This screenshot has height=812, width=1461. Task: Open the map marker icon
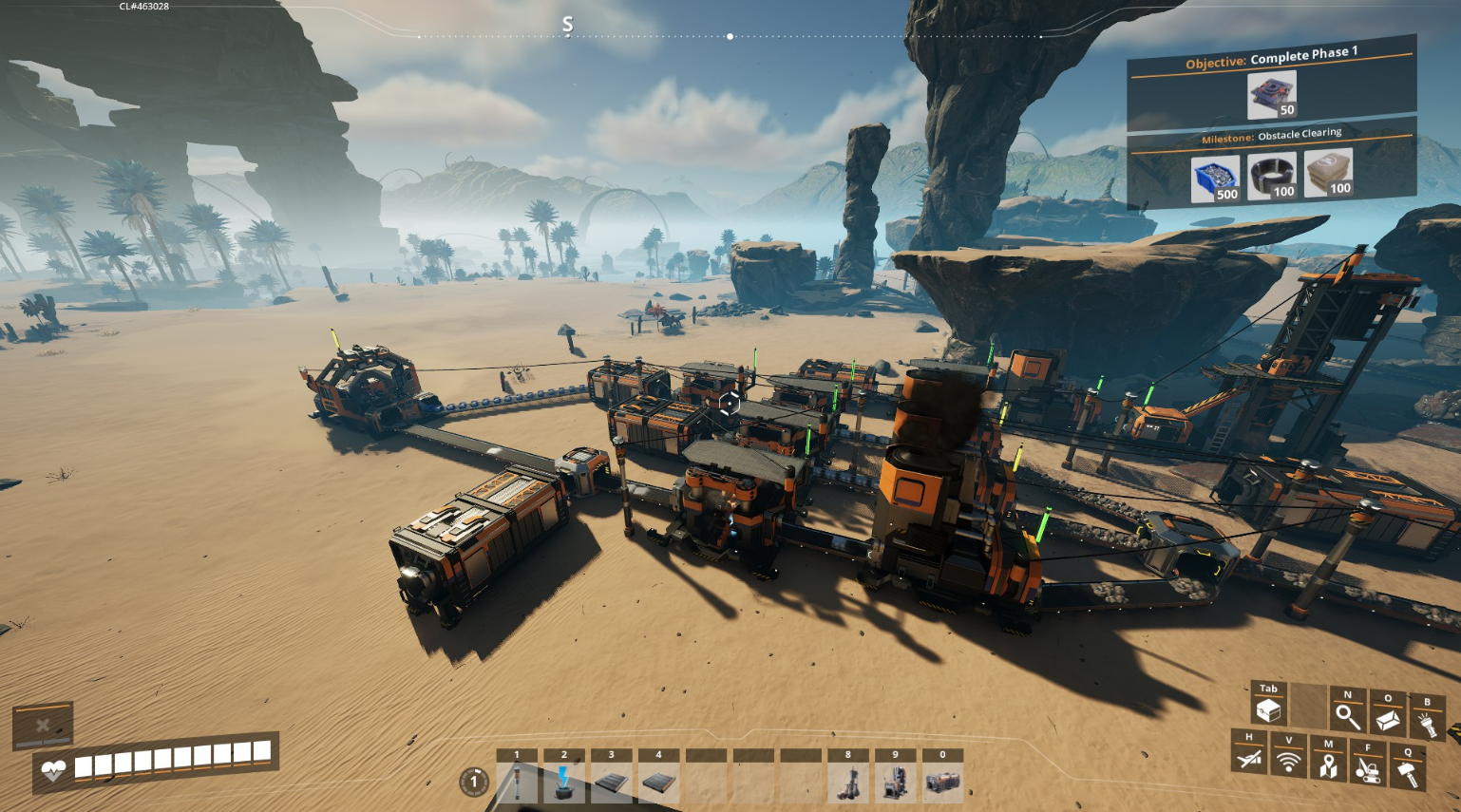tap(1328, 765)
